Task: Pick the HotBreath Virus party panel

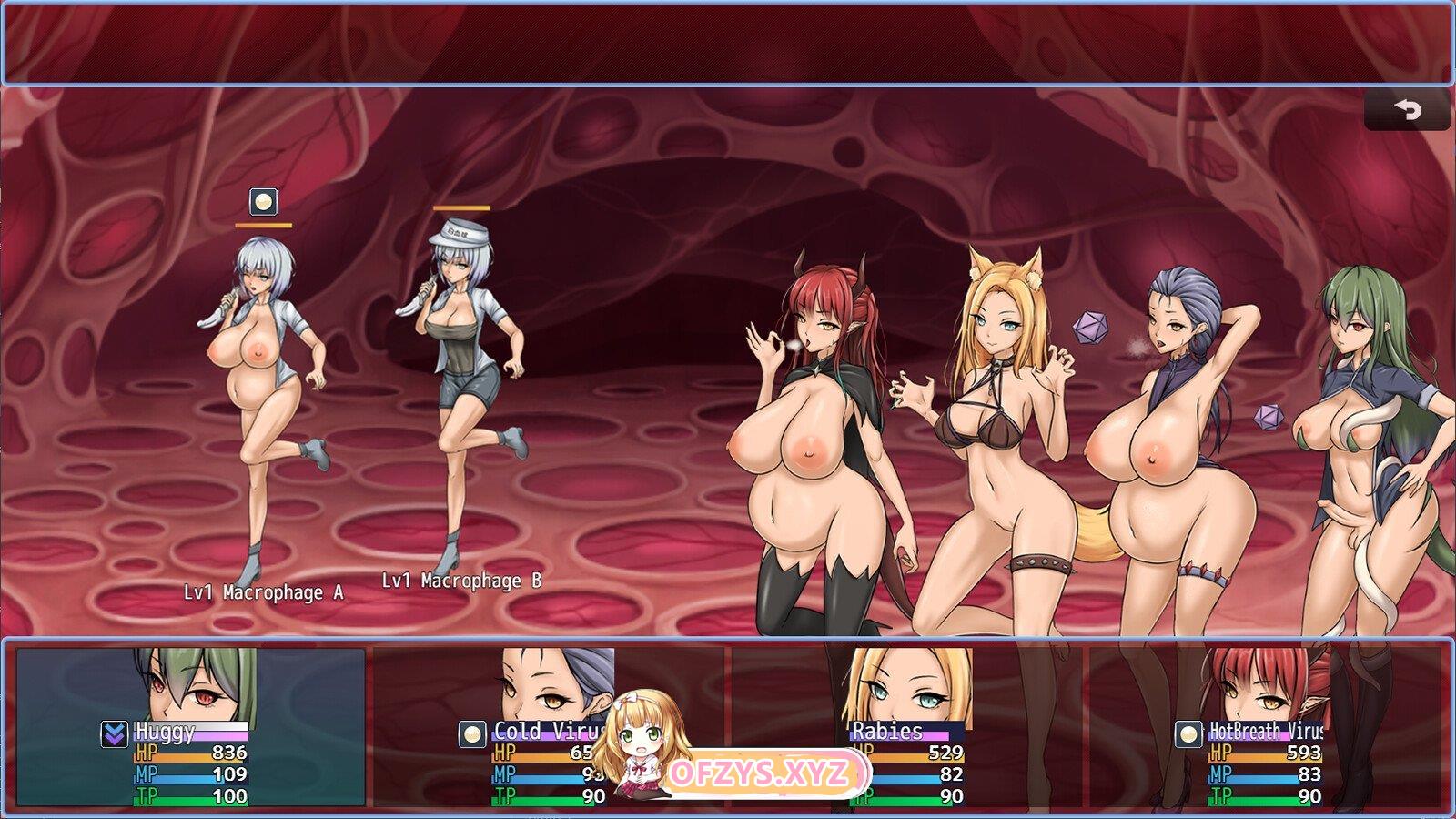Action: 1268,727
